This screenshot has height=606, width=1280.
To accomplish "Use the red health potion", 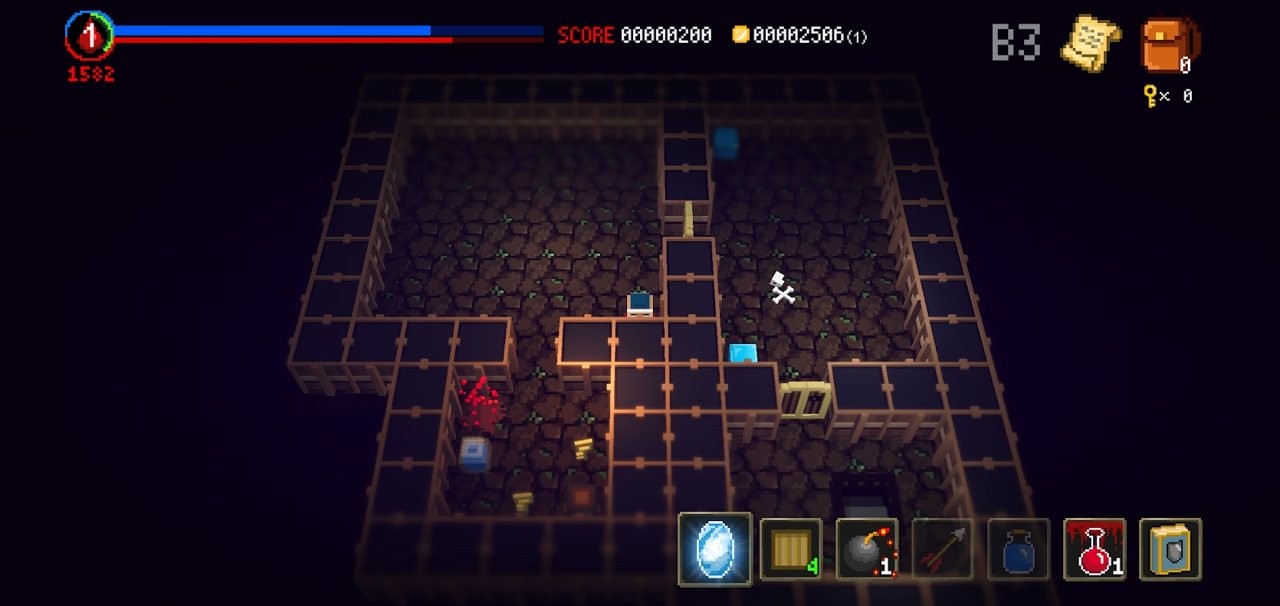I will click(x=1095, y=549).
